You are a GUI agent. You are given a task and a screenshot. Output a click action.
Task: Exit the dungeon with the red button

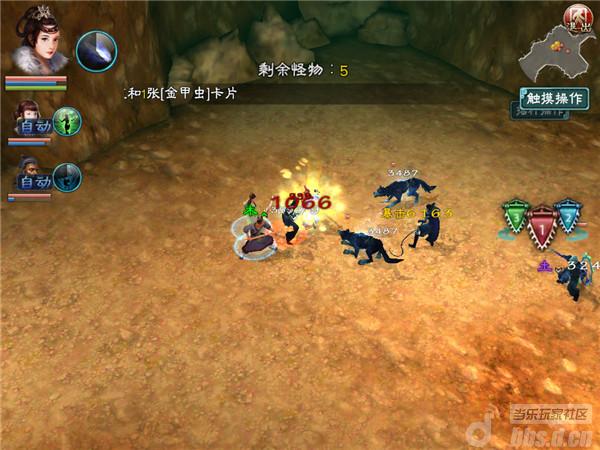pyautogui.click(x=576, y=17)
